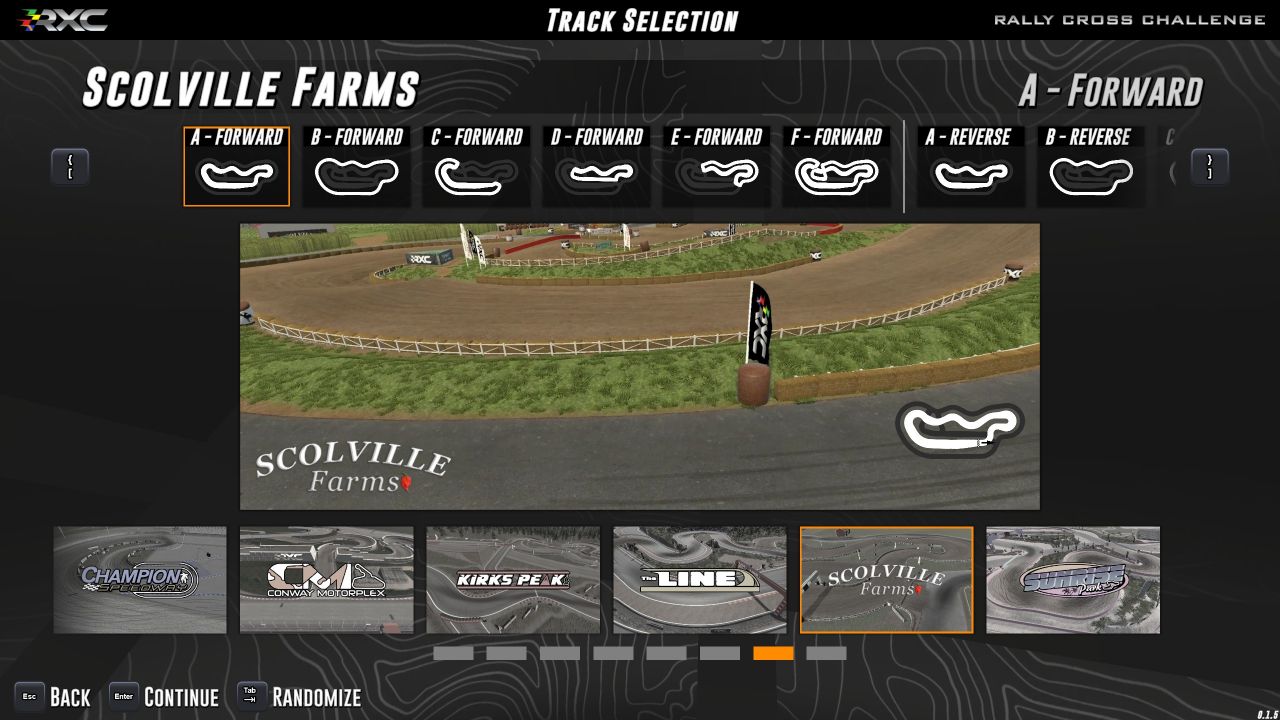1280x720 pixels.
Task: Select the Sunrise Park track
Action: 1073,580
